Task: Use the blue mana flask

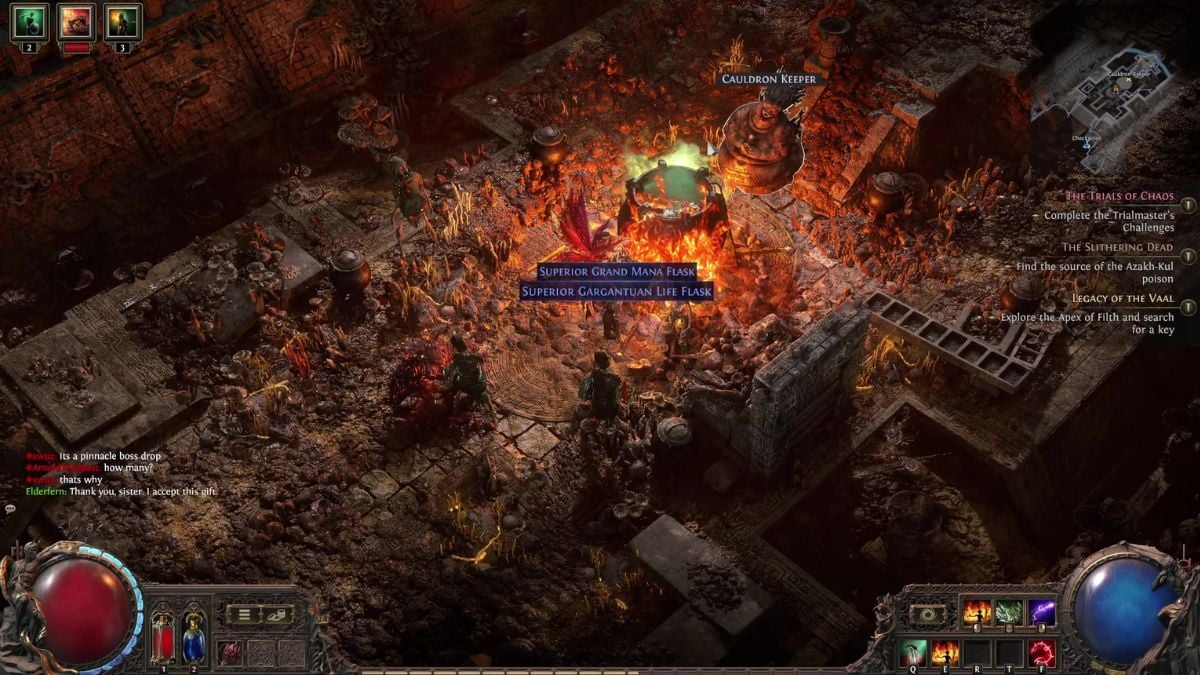Action: click(x=193, y=636)
